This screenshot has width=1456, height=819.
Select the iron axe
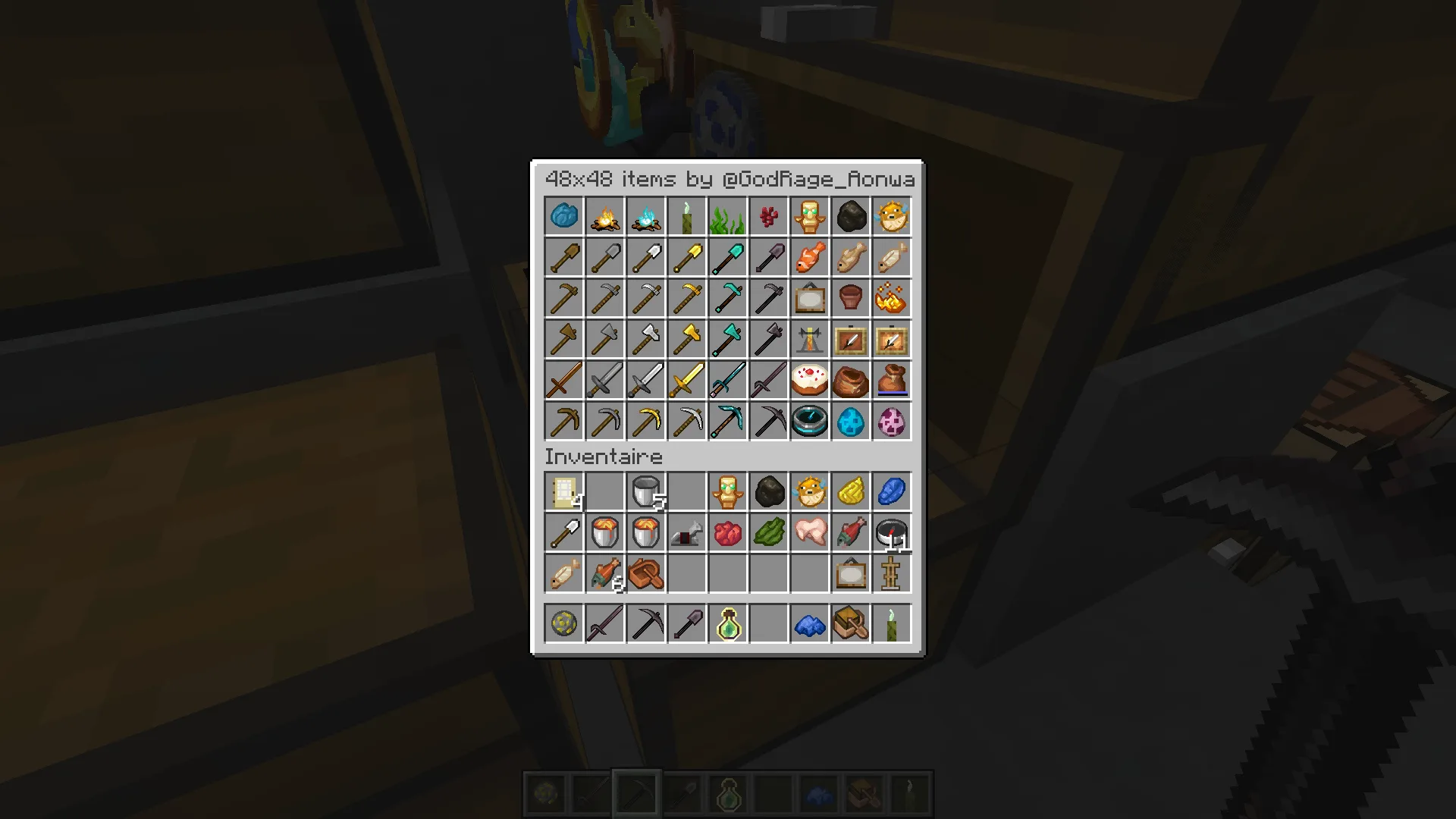pos(645,339)
